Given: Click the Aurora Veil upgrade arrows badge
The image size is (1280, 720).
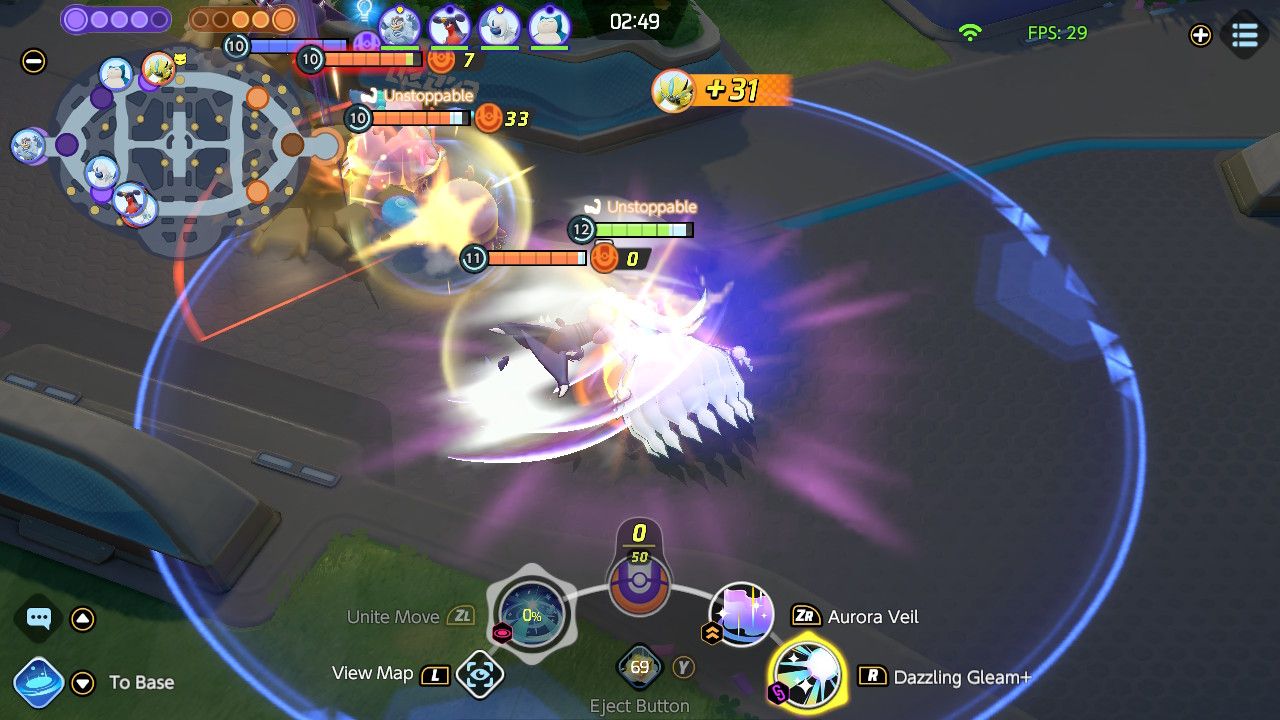Looking at the screenshot, I should coord(712,632).
